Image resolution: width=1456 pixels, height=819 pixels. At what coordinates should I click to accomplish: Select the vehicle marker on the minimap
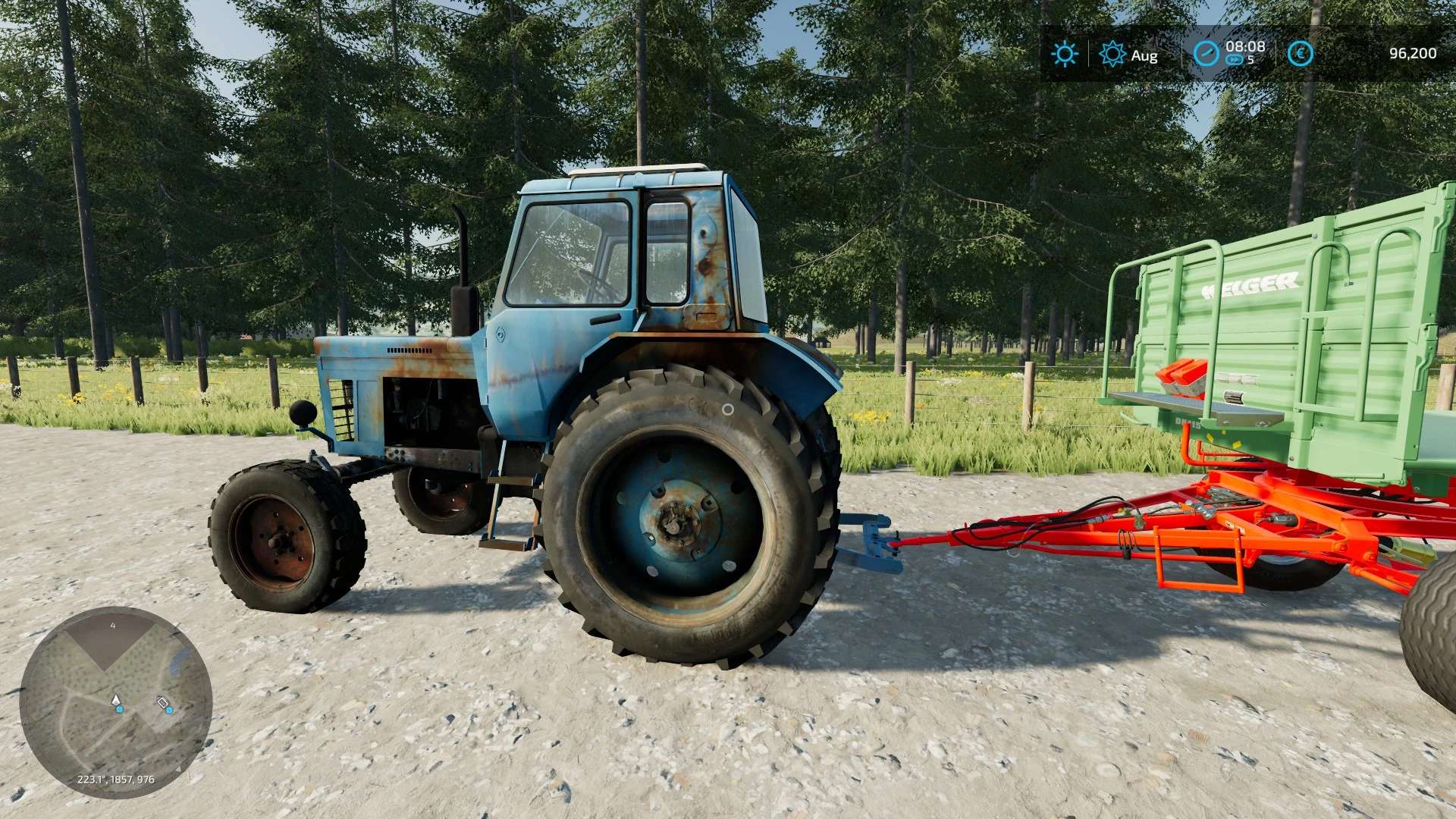click(x=163, y=703)
